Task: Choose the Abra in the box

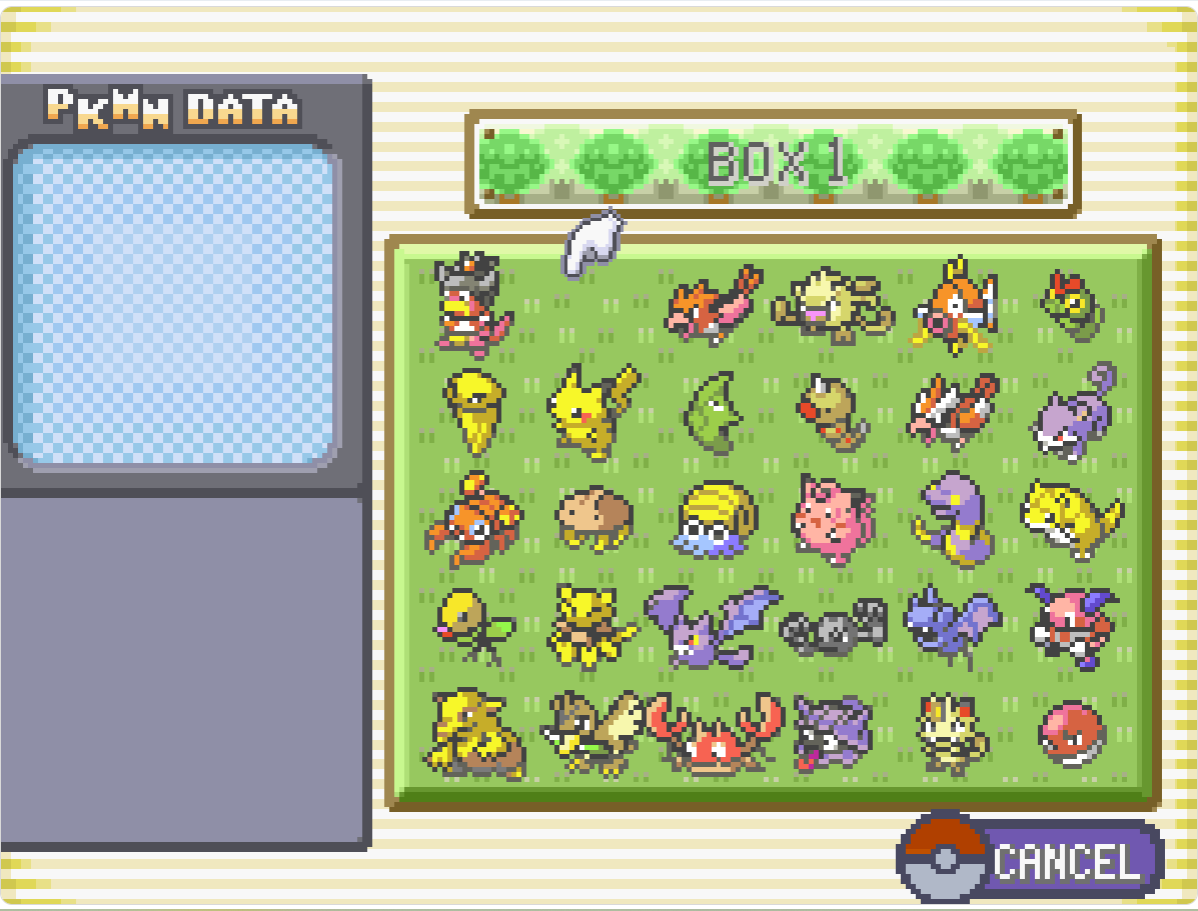Action: (x=590, y=627)
